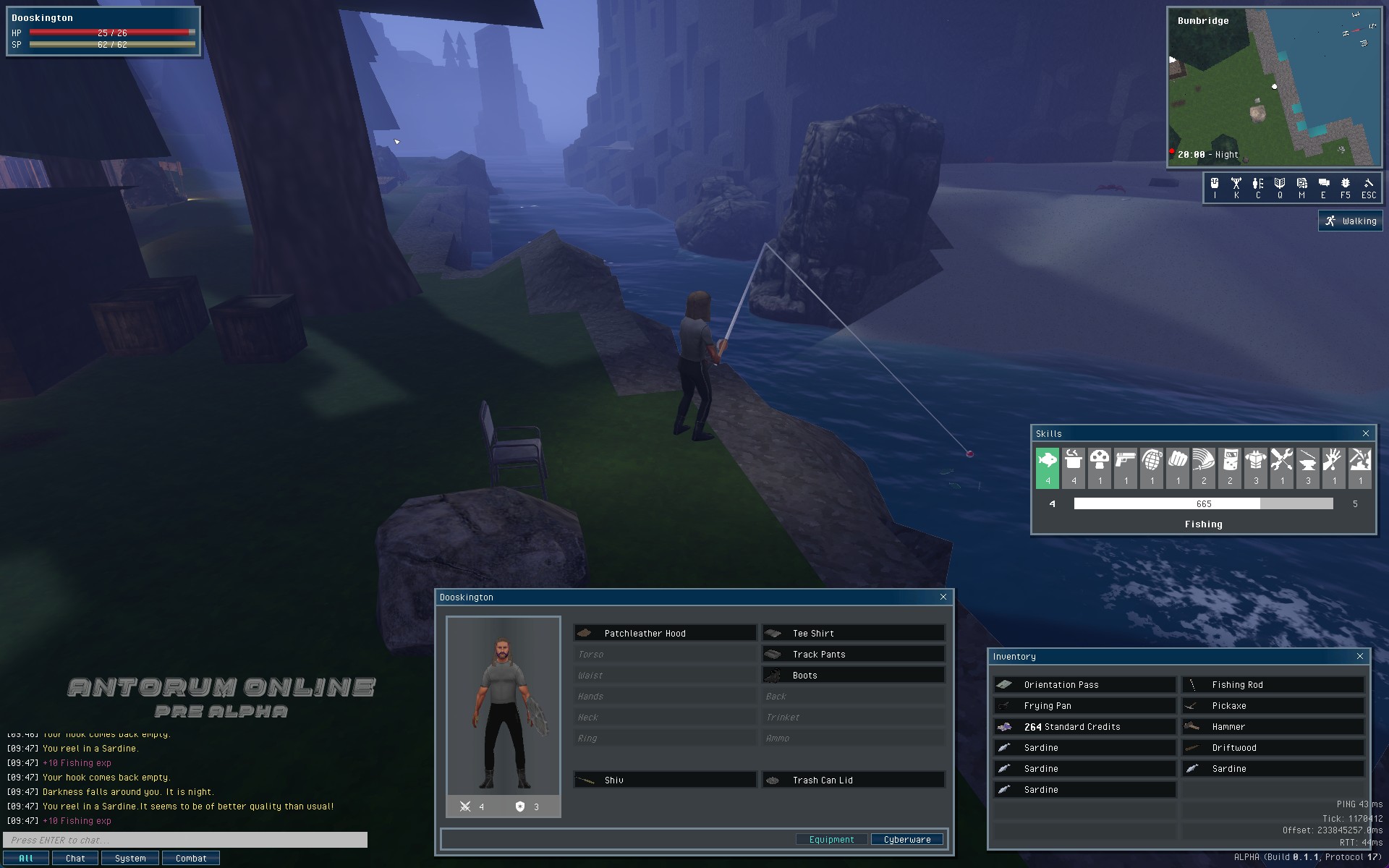The width and height of the screenshot is (1389, 868).
Task: Click the Bumbridge minimap
Action: (1274, 87)
